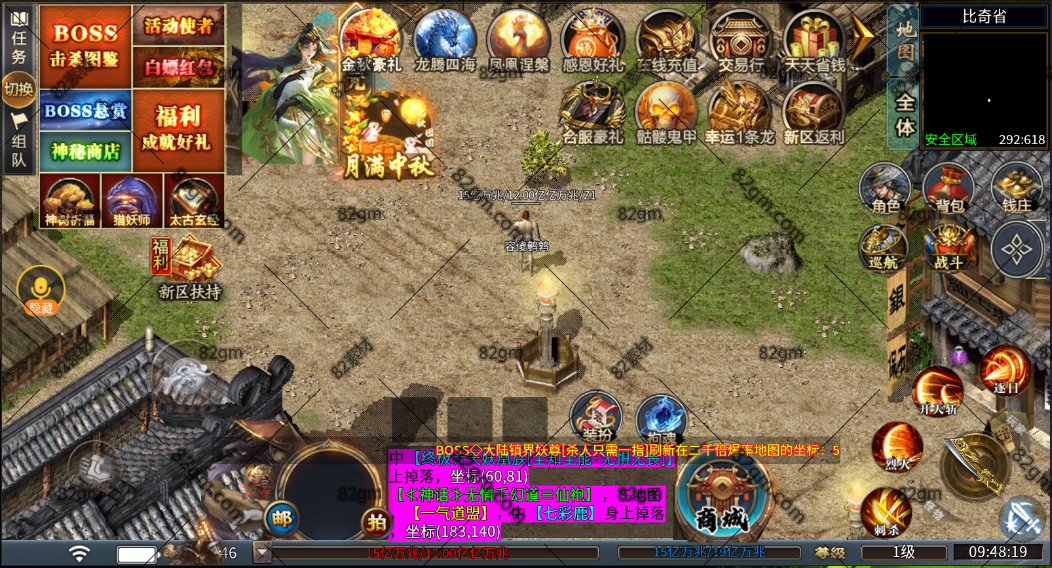This screenshot has height=568, width=1052.
Task: Open the 背包 backpack
Action: click(948, 188)
